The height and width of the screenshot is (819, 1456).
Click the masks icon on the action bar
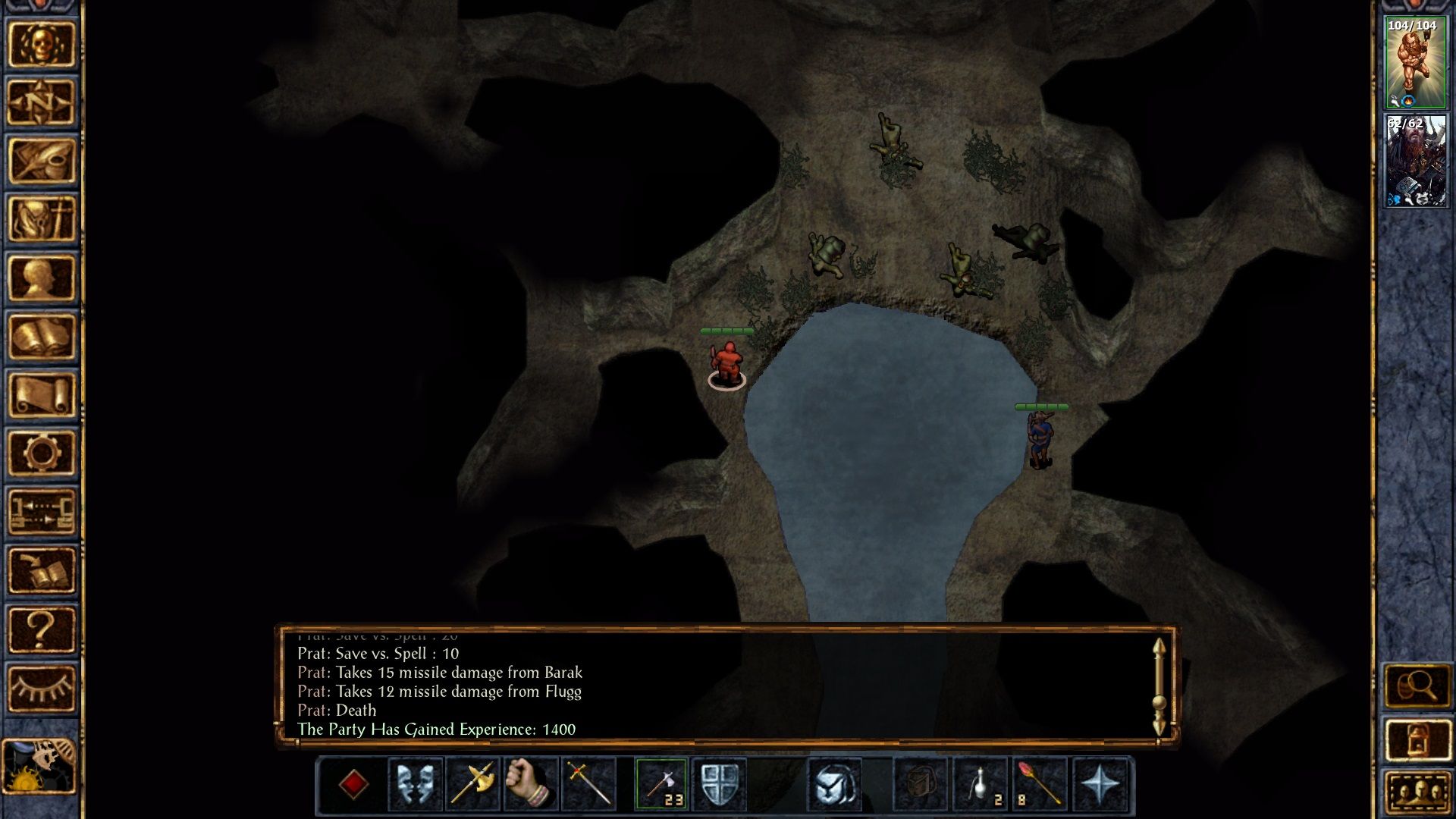click(415, 784)
